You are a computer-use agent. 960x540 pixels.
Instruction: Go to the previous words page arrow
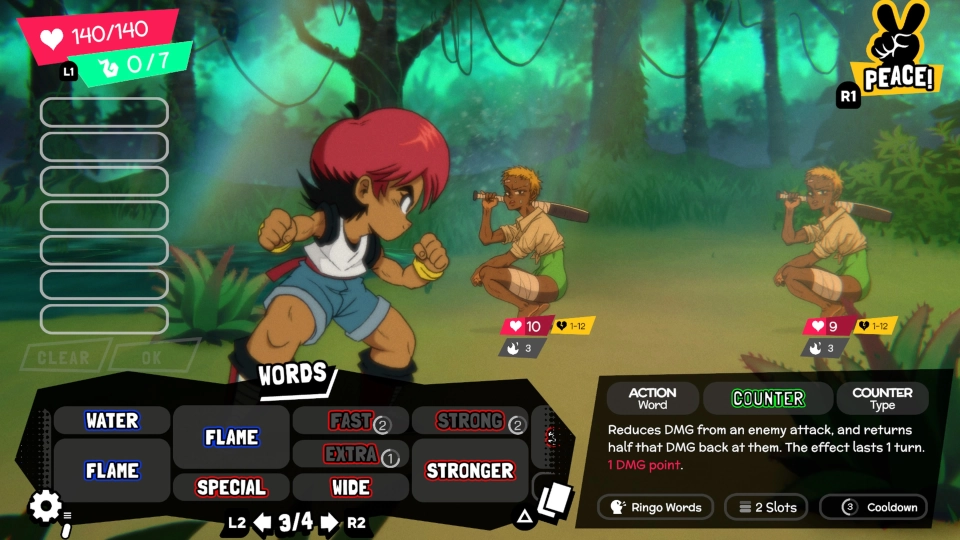[263, 522]
